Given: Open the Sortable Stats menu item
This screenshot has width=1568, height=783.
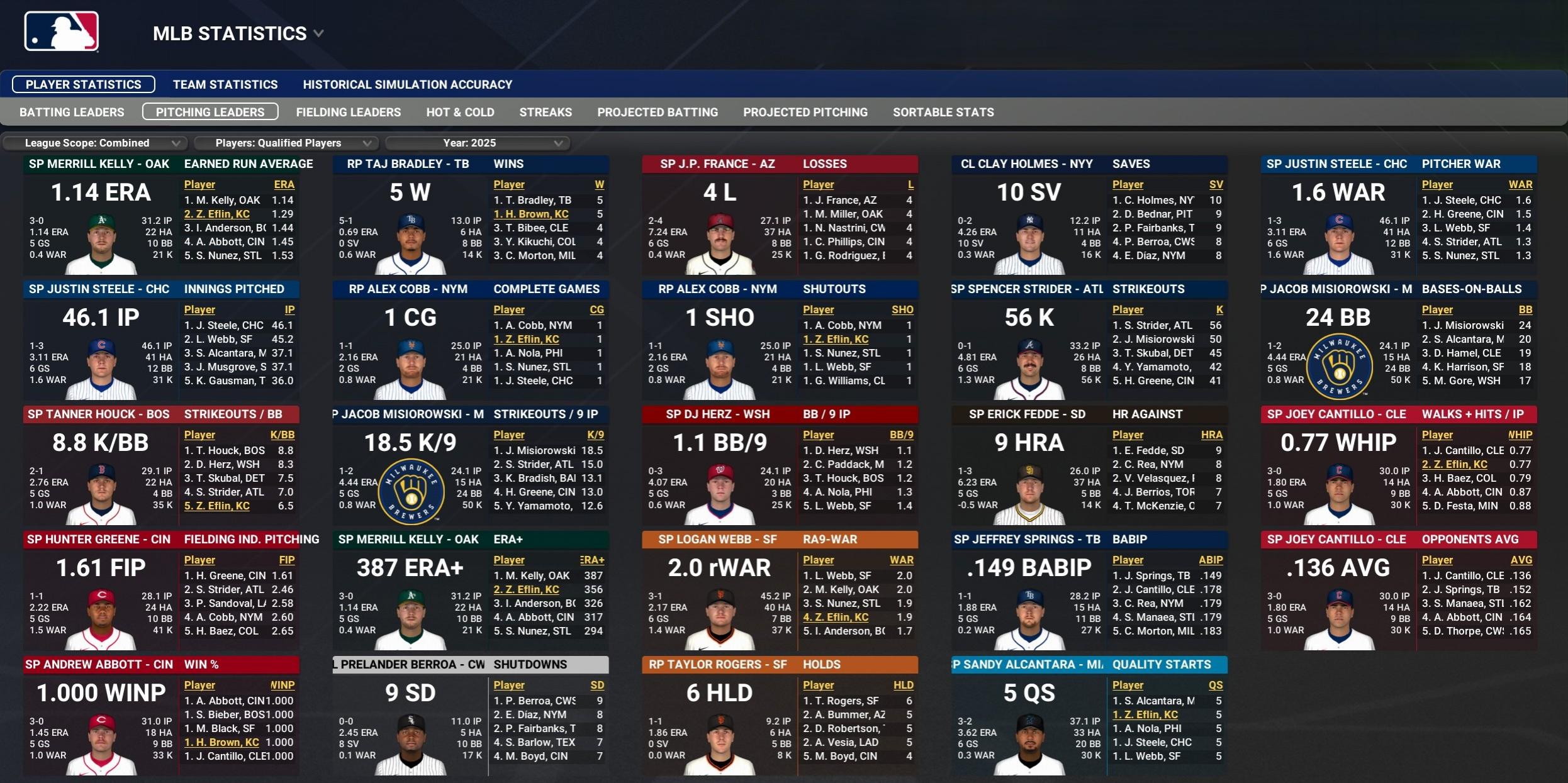Looking at the screenshot, I should (943, 112).
